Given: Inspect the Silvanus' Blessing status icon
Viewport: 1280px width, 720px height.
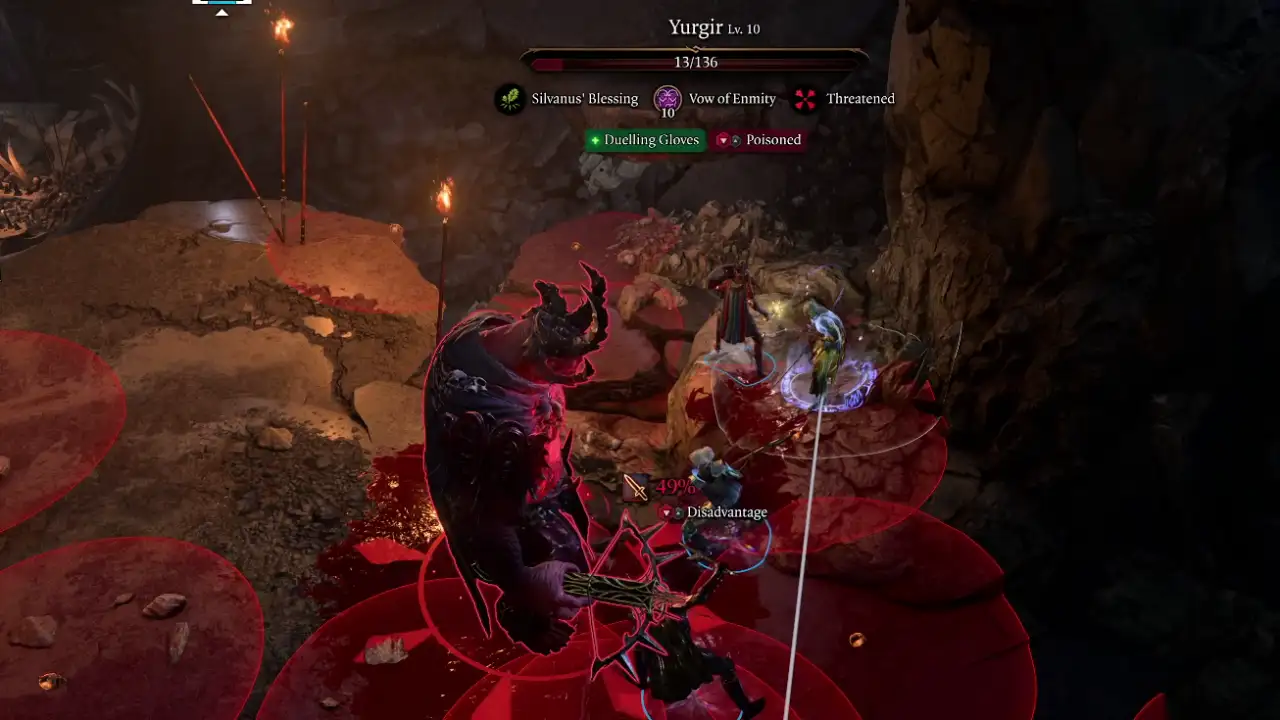Looking at the screenshot, I should point(510,99).
